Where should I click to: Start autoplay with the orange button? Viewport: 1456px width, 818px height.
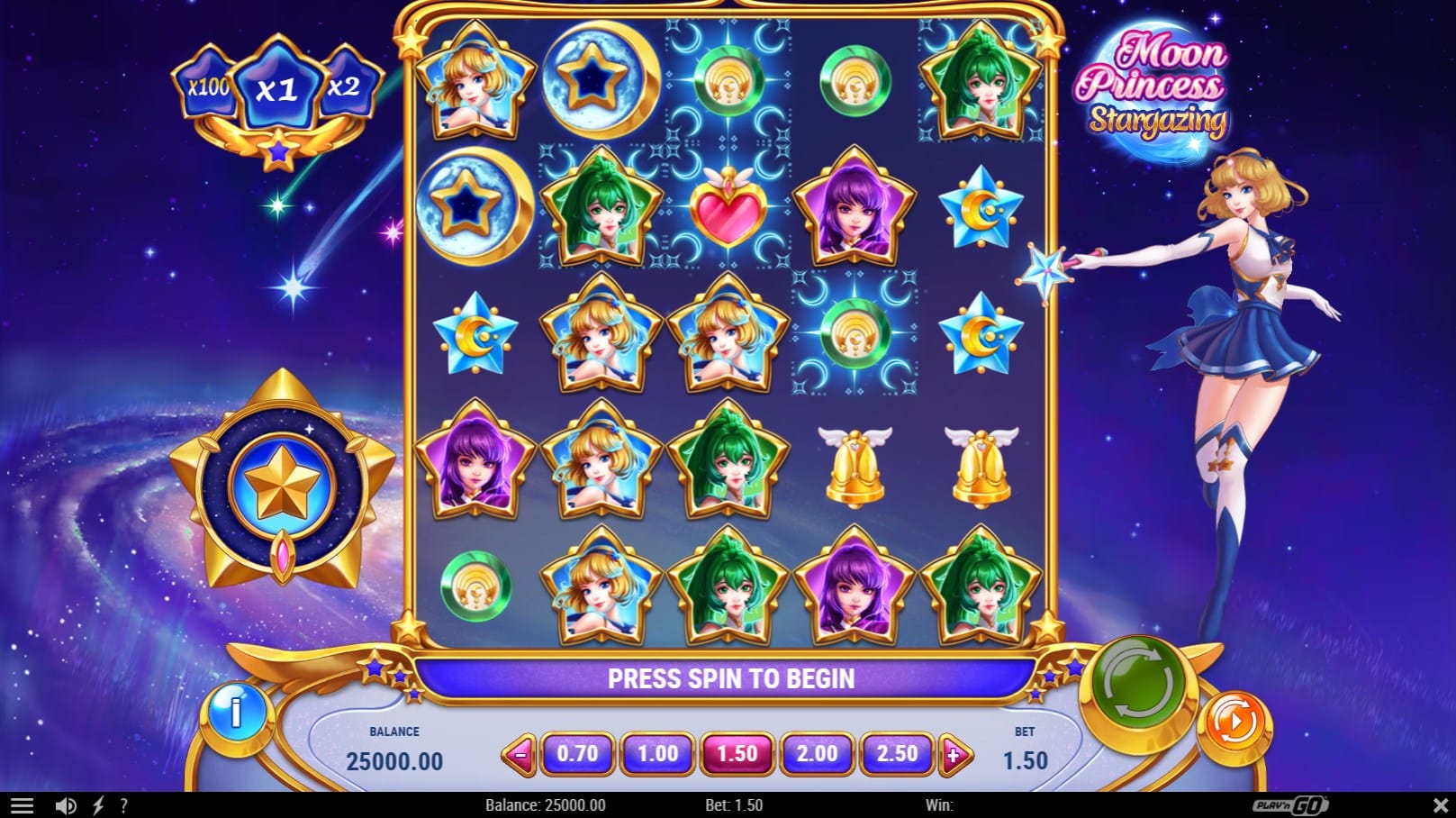1234,722
